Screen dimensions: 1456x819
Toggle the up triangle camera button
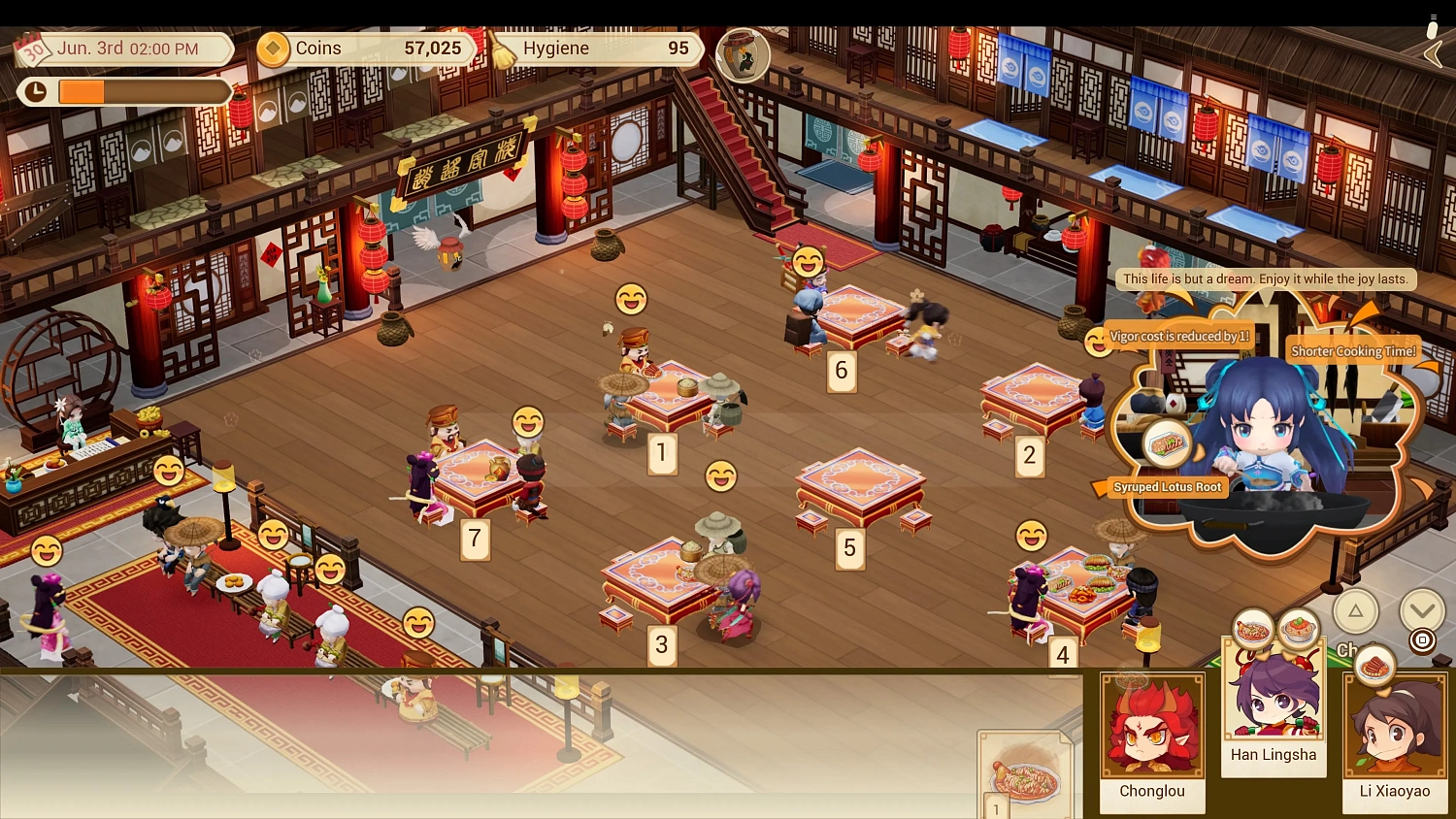coord(1356,611)
